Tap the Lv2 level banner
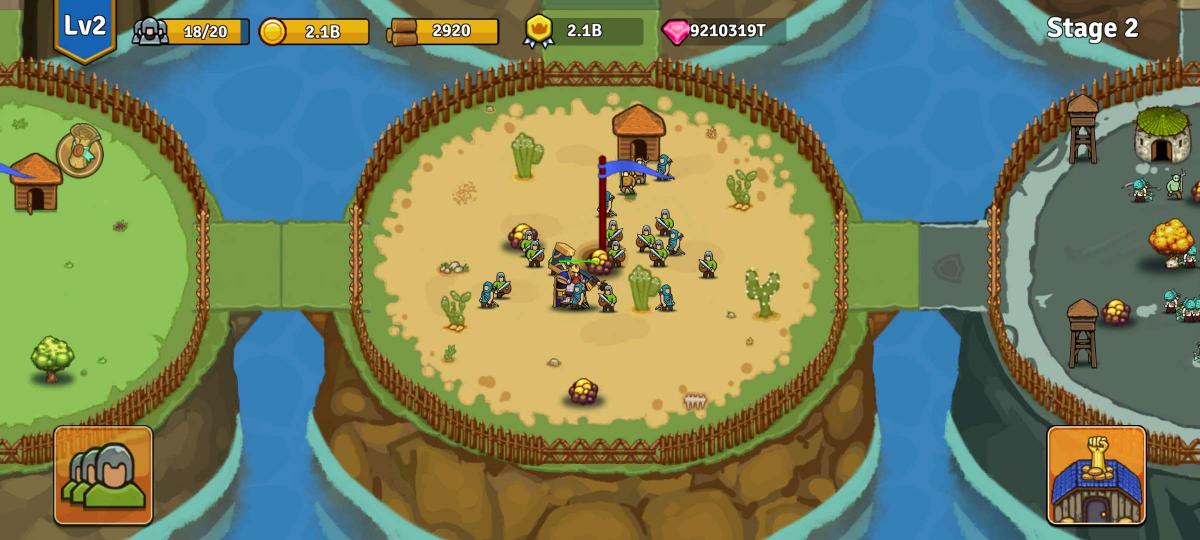Image resolution: width=1200 pixels, height=540 pixels. 85,28
